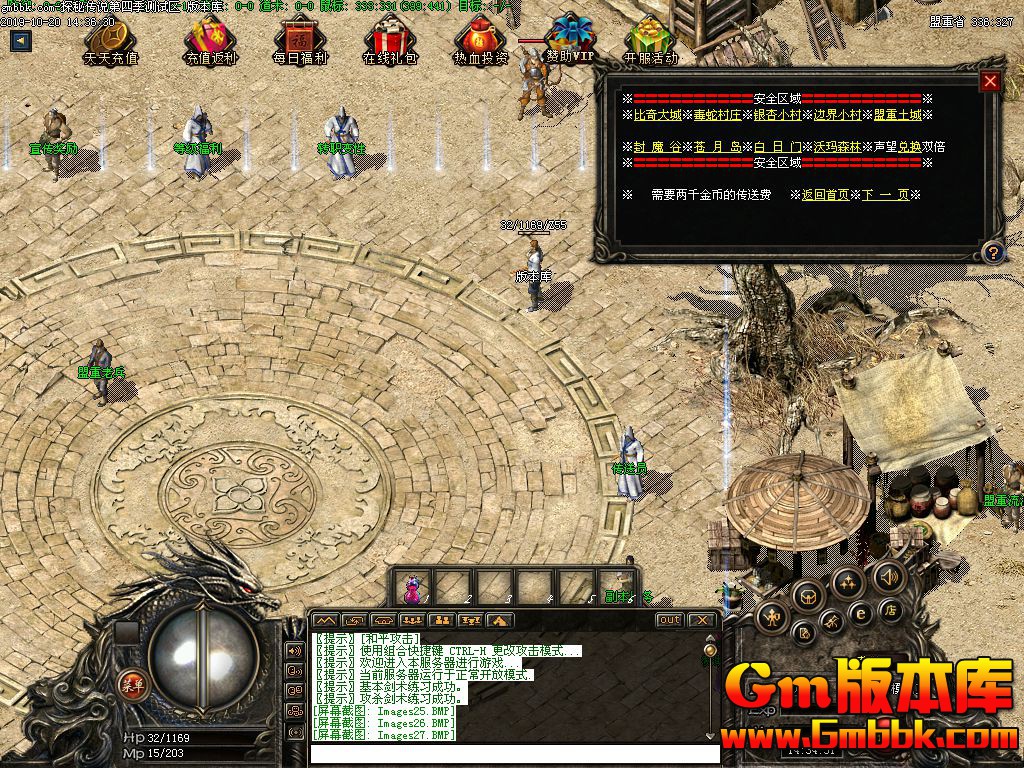This screenshot has height=768, width=1024.
Task: Open the help question mark button
Action: (991, 250)
